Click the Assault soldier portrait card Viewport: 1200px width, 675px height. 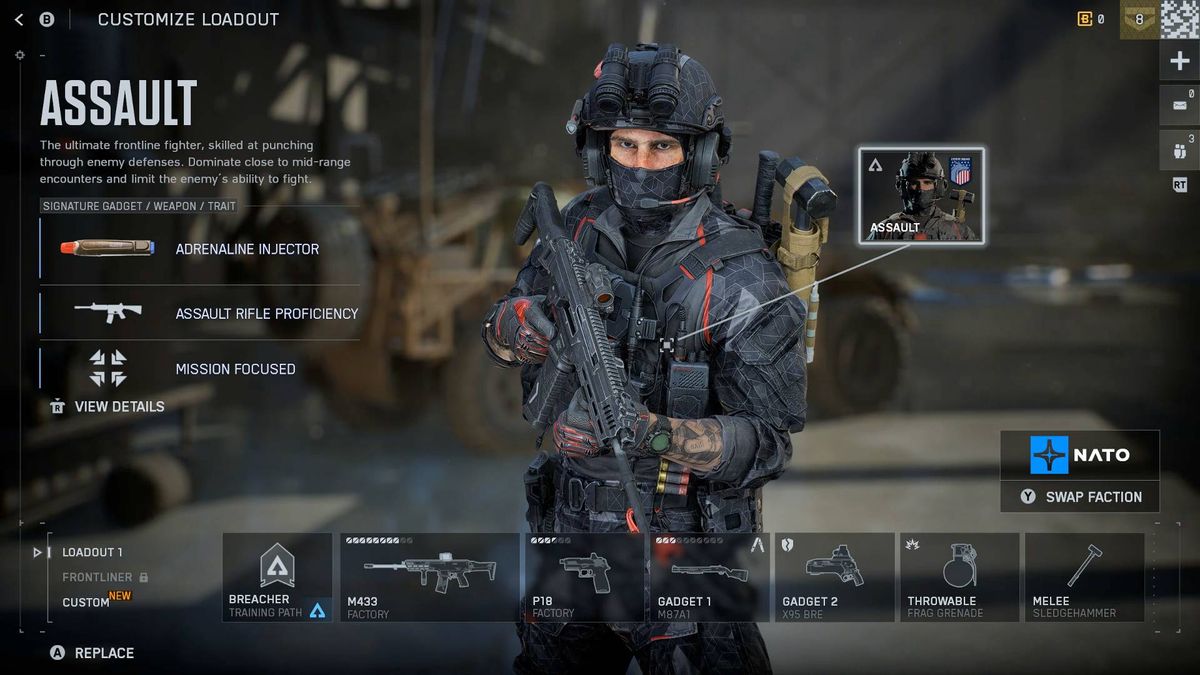[x=921, y=195]
